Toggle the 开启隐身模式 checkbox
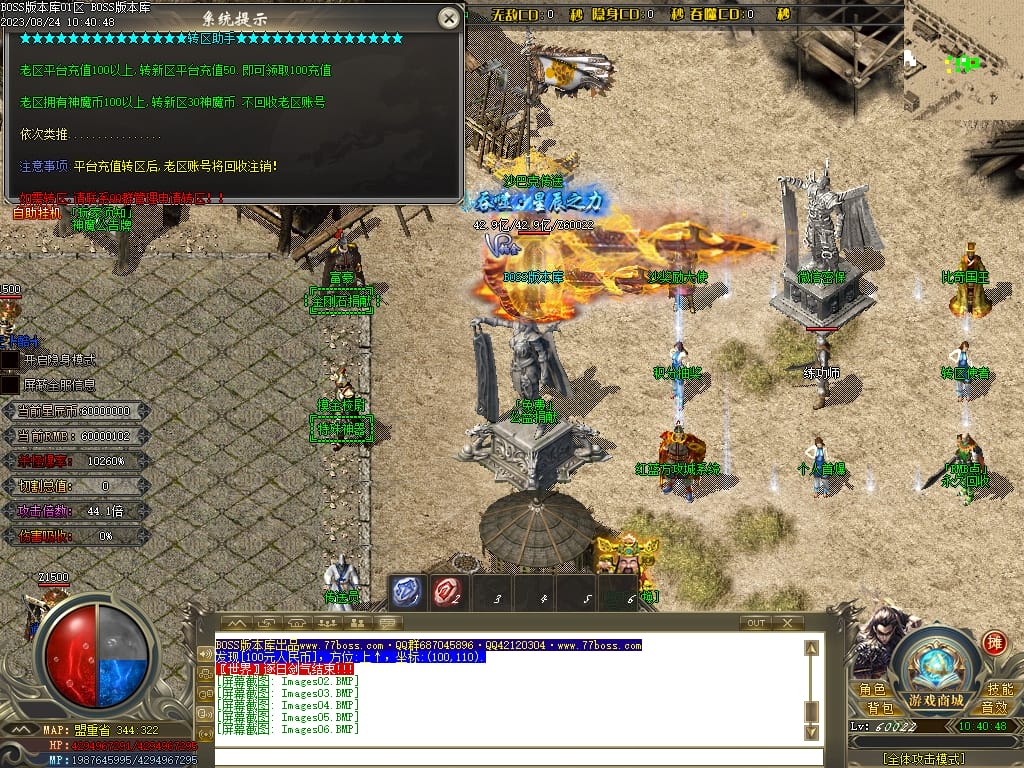 coord(10,359)
